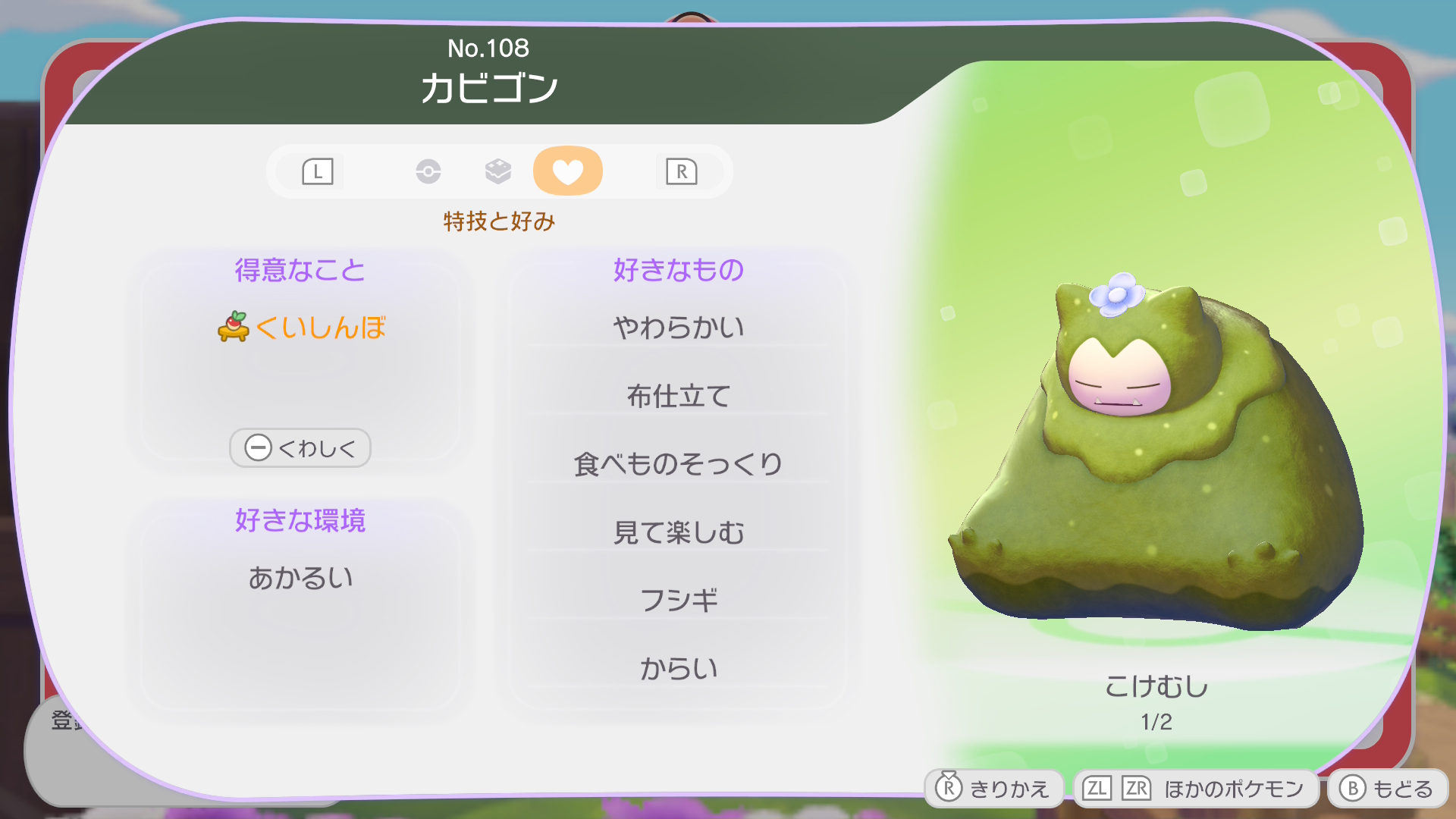Select the 見て楽しむ favorite row
The width and height of the screenshot is (1456, 819).
tap(678, 532)
